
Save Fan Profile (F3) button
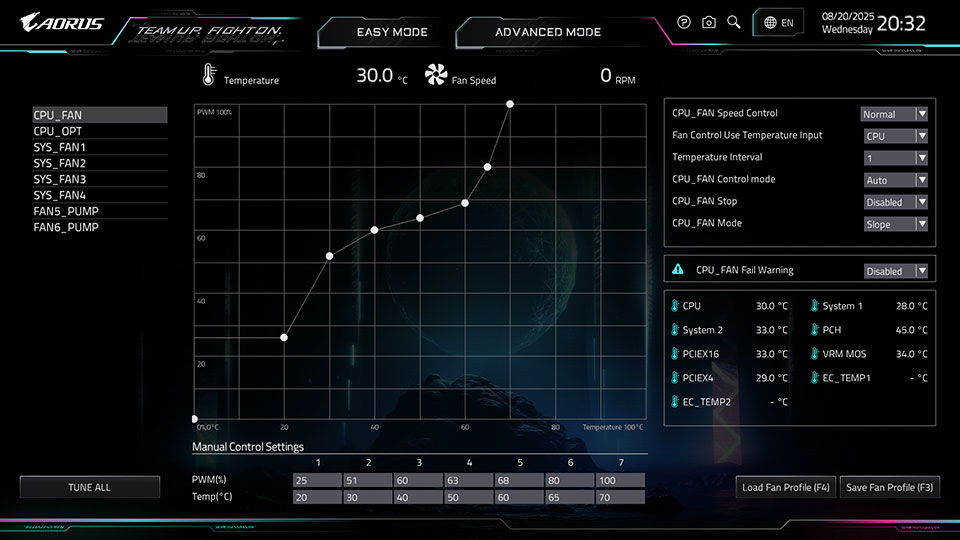(889, 487)
